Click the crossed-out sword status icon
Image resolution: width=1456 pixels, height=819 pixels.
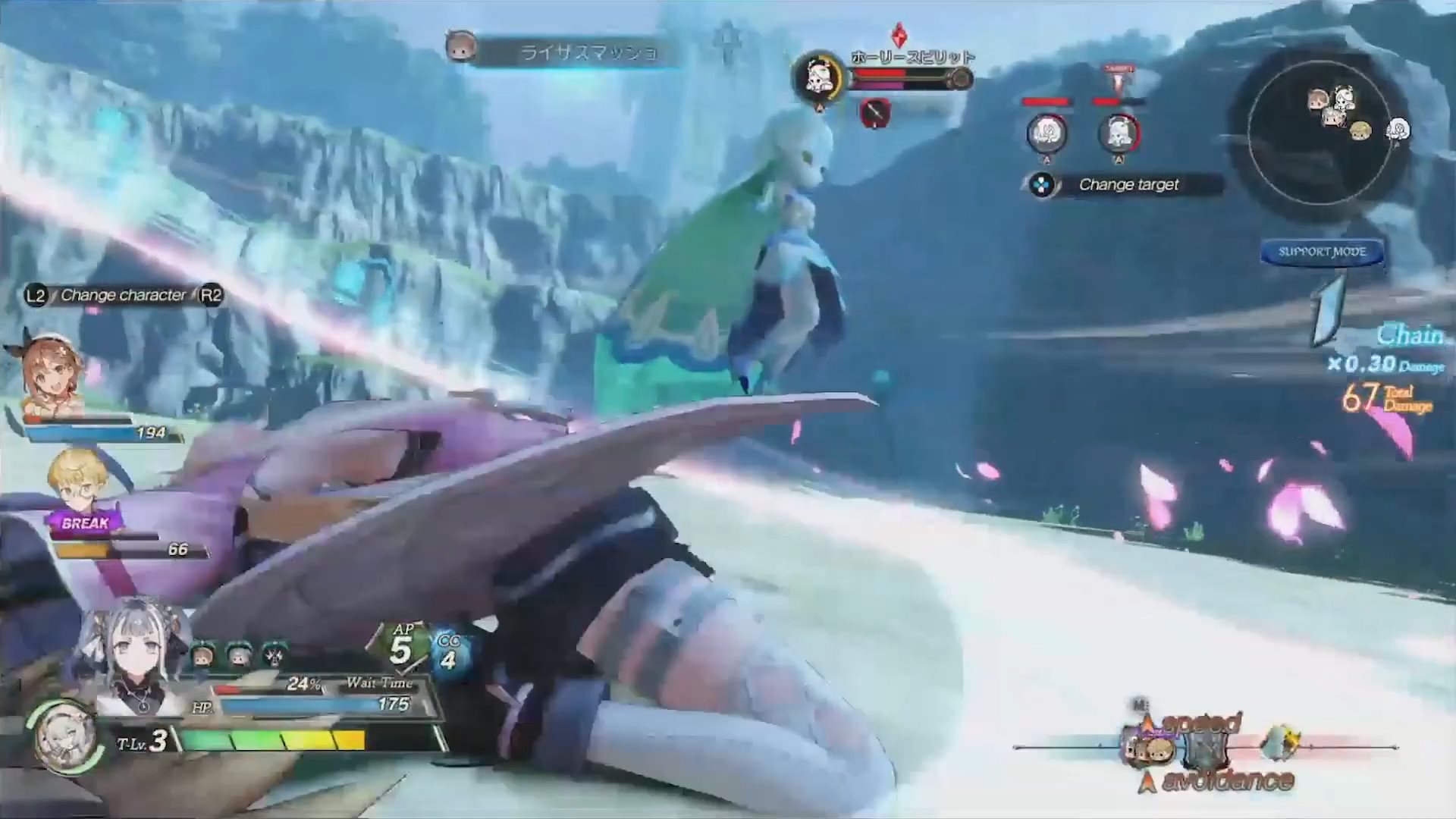pos(874,113)
